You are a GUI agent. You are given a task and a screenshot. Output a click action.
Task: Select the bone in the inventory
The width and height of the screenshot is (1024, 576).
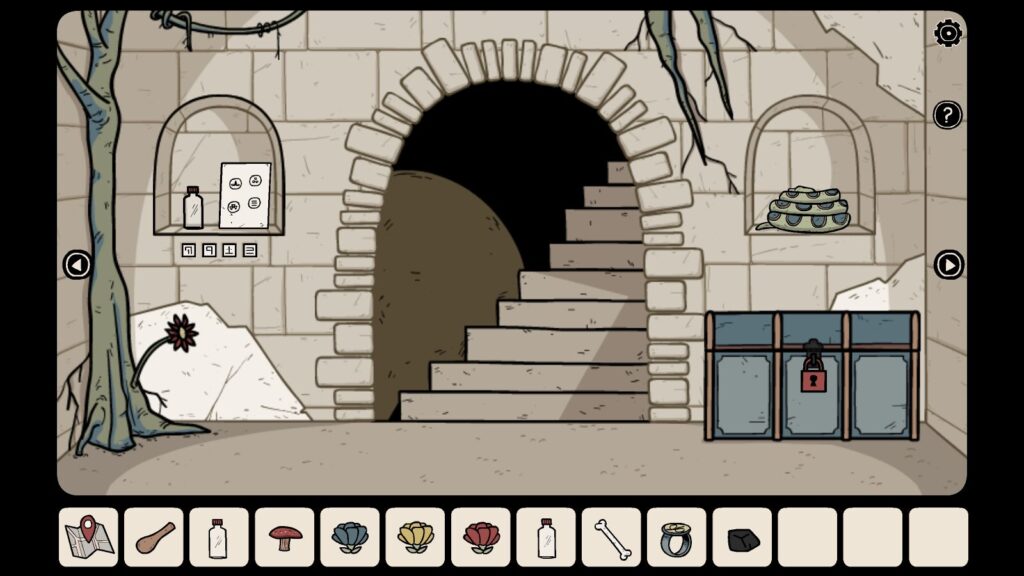coord(611,537)
